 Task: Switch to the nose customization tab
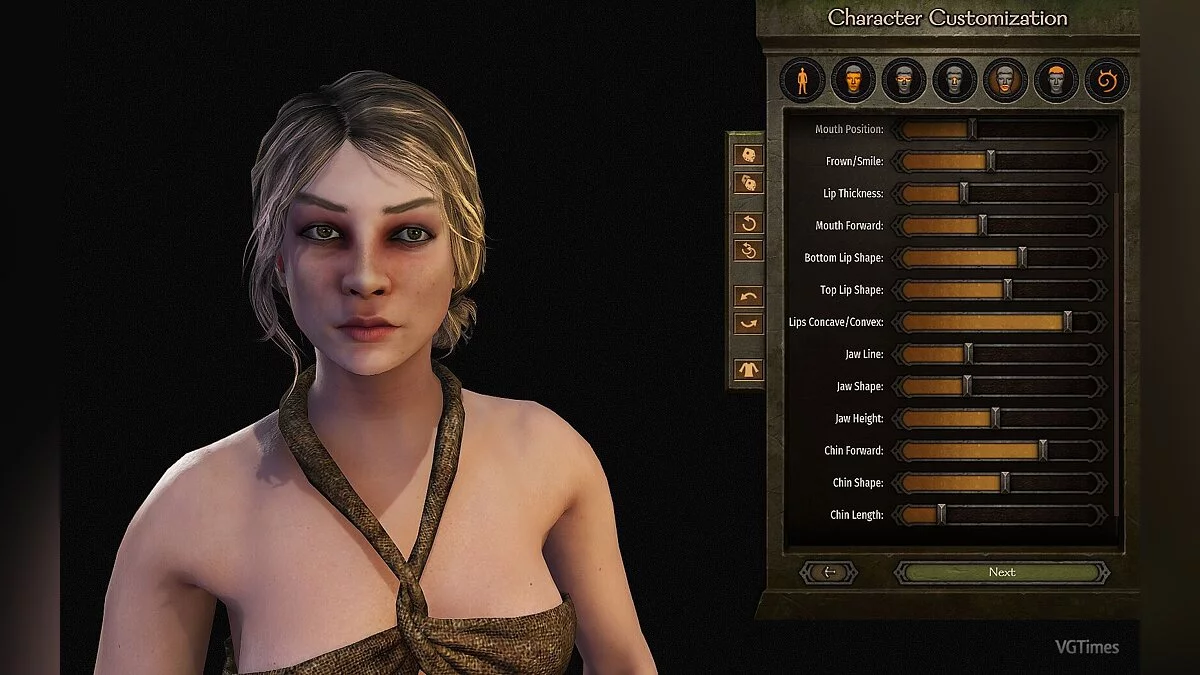(x=955, y=80)
